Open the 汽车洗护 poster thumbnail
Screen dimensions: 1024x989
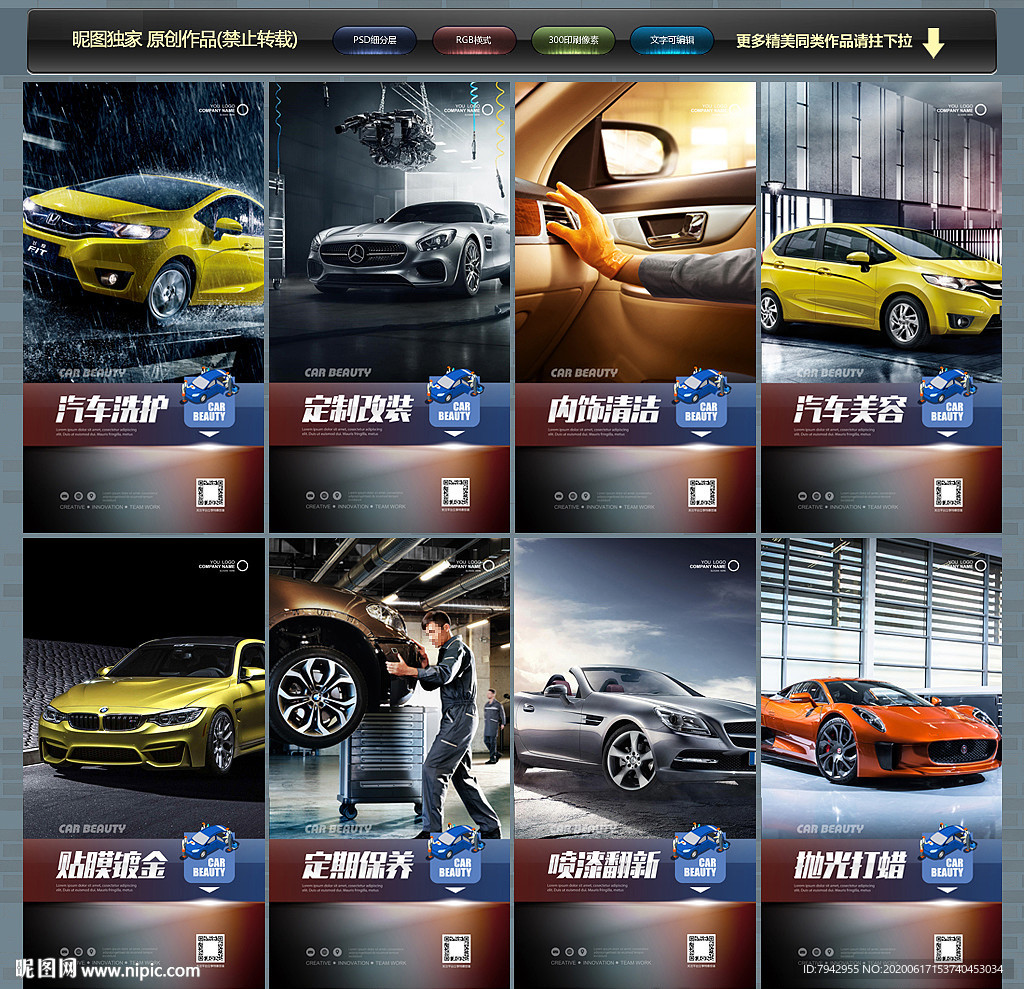pyautogui.click(x=144, y=307)
